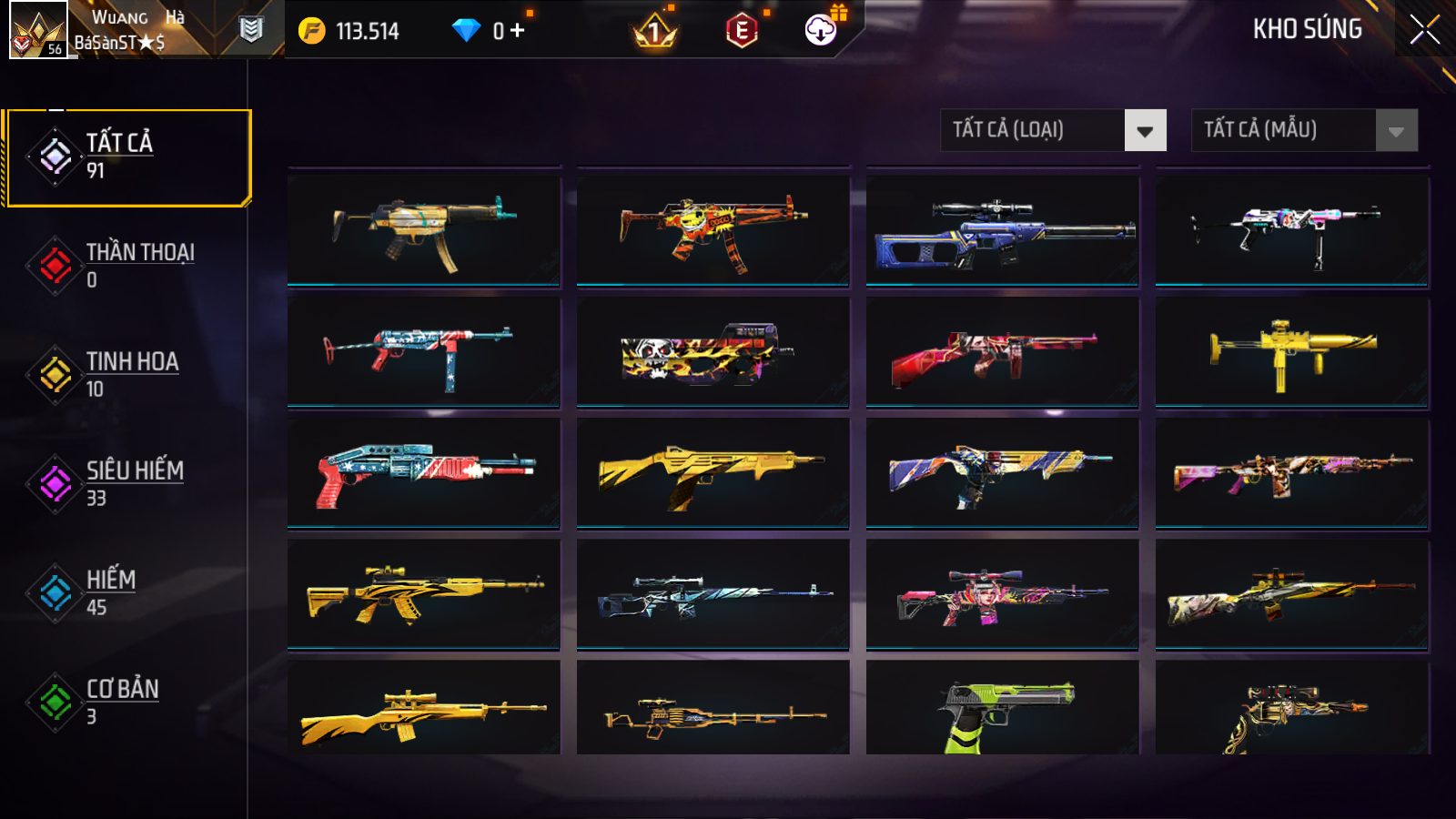This screenshot has width=1456, height=819.
Task: Select the blue scoped sniper rifle skin
Action: pos(1002,231)
